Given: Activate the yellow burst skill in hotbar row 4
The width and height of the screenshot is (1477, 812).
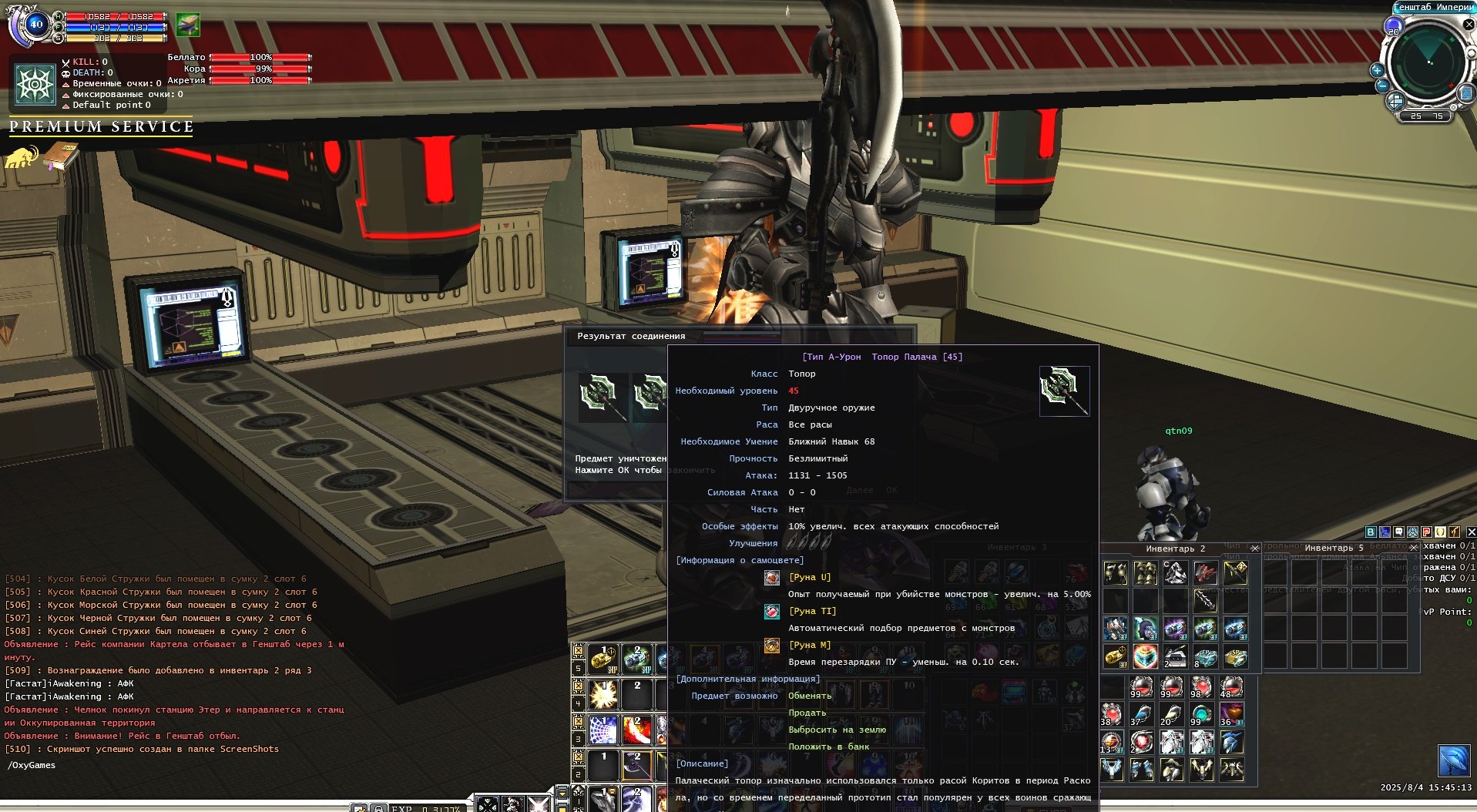Looking at the screenshot, I should tap(603, 695).
